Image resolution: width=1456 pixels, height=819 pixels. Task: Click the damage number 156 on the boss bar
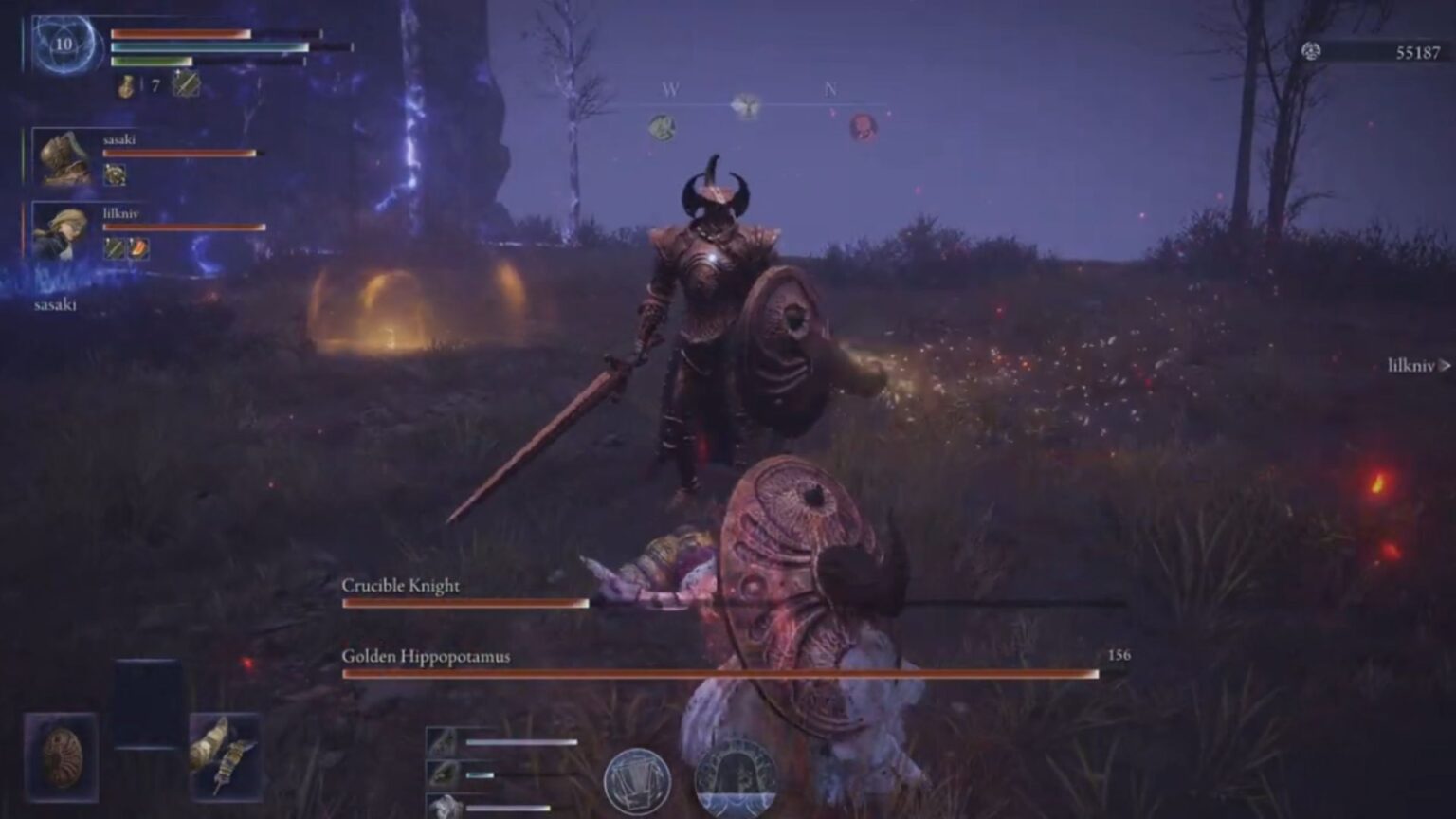pos(1119,656)
